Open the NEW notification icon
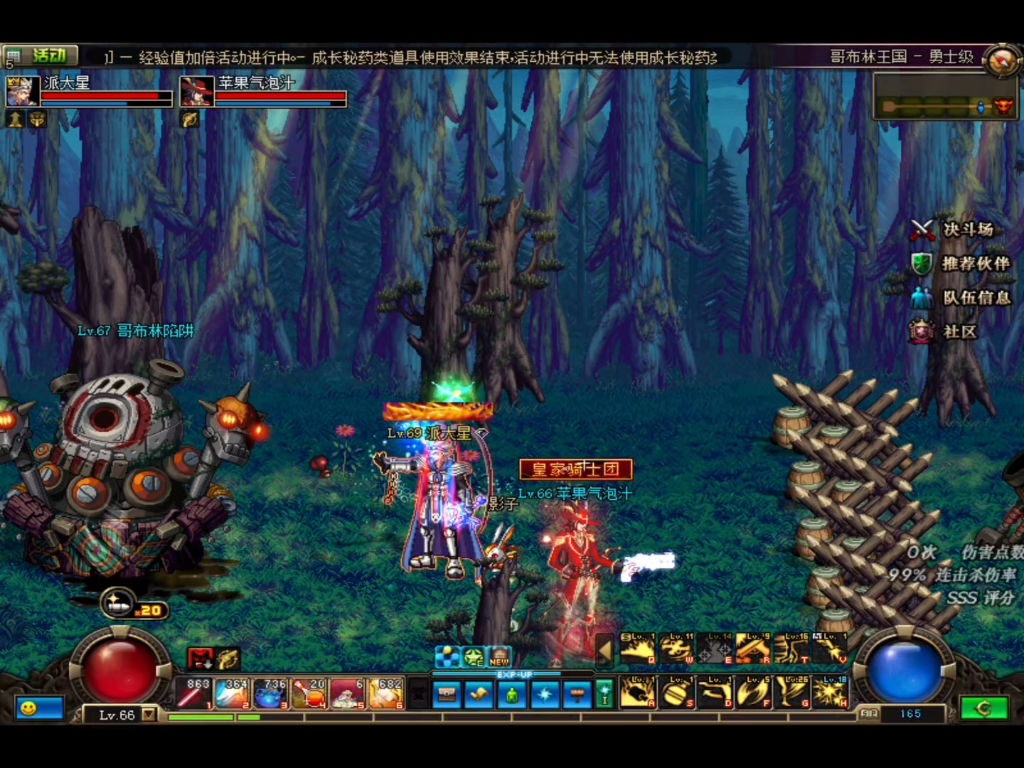The height and width of the screenshot is (768, 1024). pyautogui.click(x=499, y=657)
